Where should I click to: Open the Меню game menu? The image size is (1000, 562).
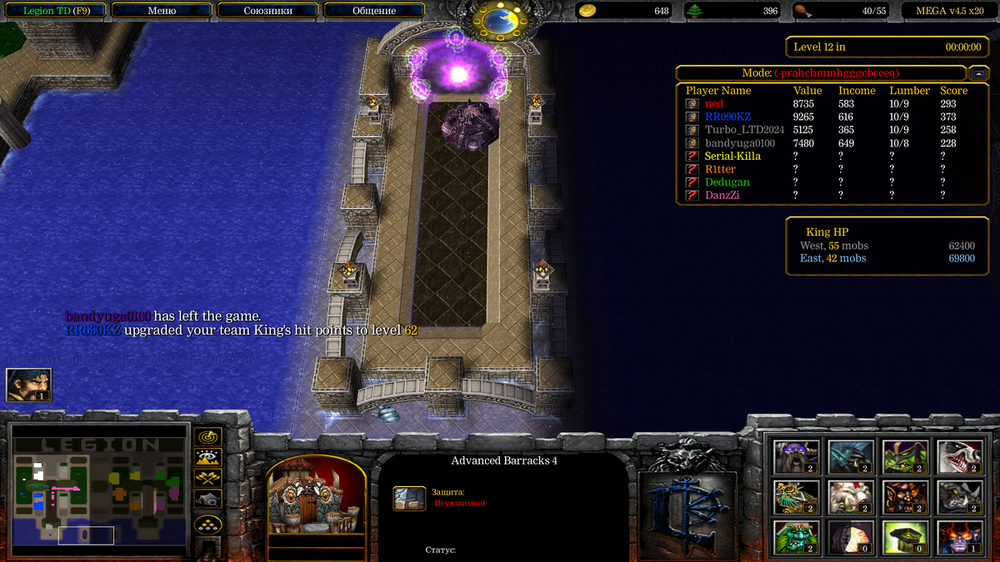[161, 10]
